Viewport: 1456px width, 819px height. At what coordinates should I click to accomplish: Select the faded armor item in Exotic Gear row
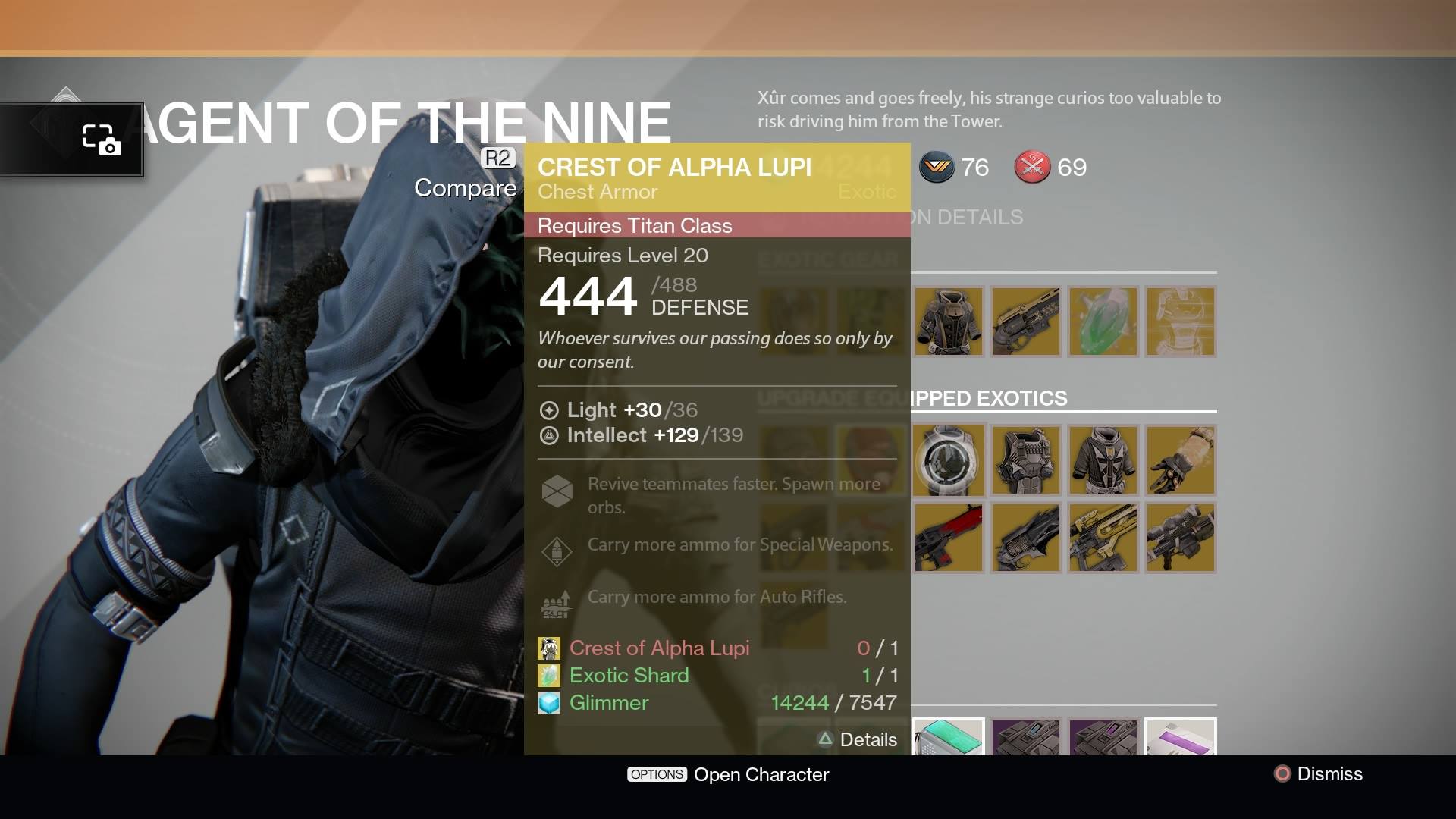point(1181,322)
